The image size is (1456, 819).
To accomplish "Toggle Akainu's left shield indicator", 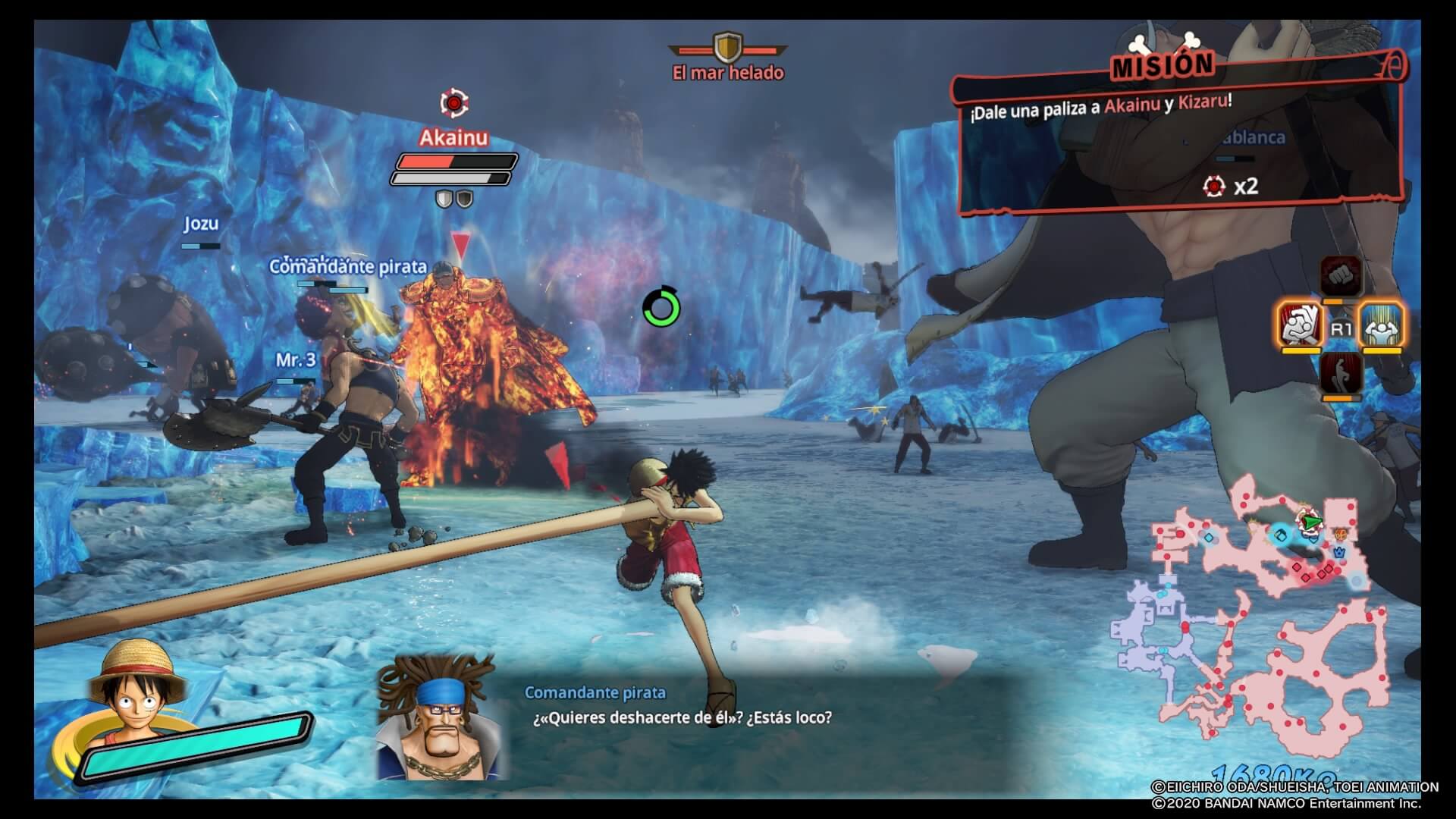I will (x=444, y=198).
